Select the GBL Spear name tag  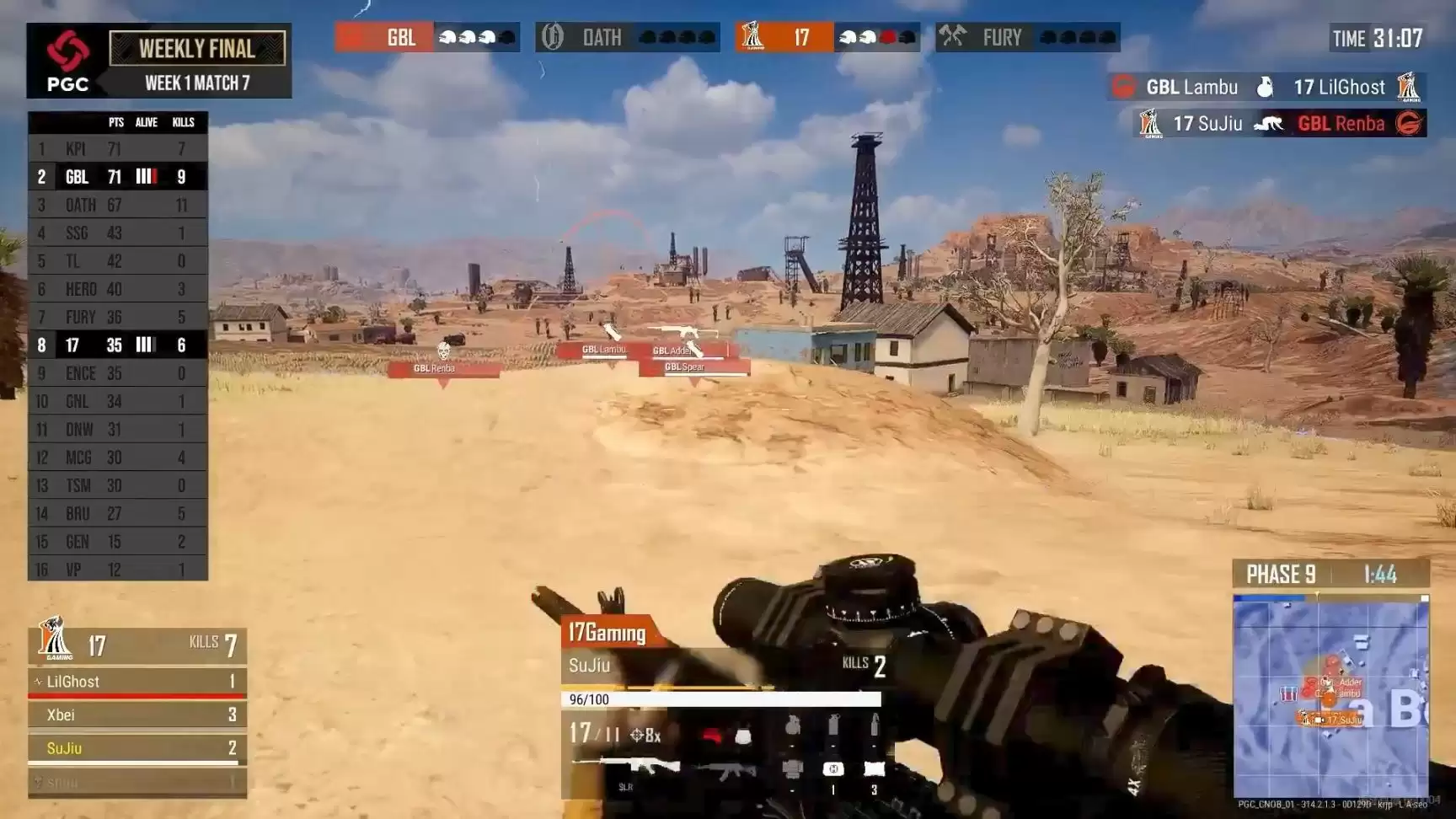693,367
